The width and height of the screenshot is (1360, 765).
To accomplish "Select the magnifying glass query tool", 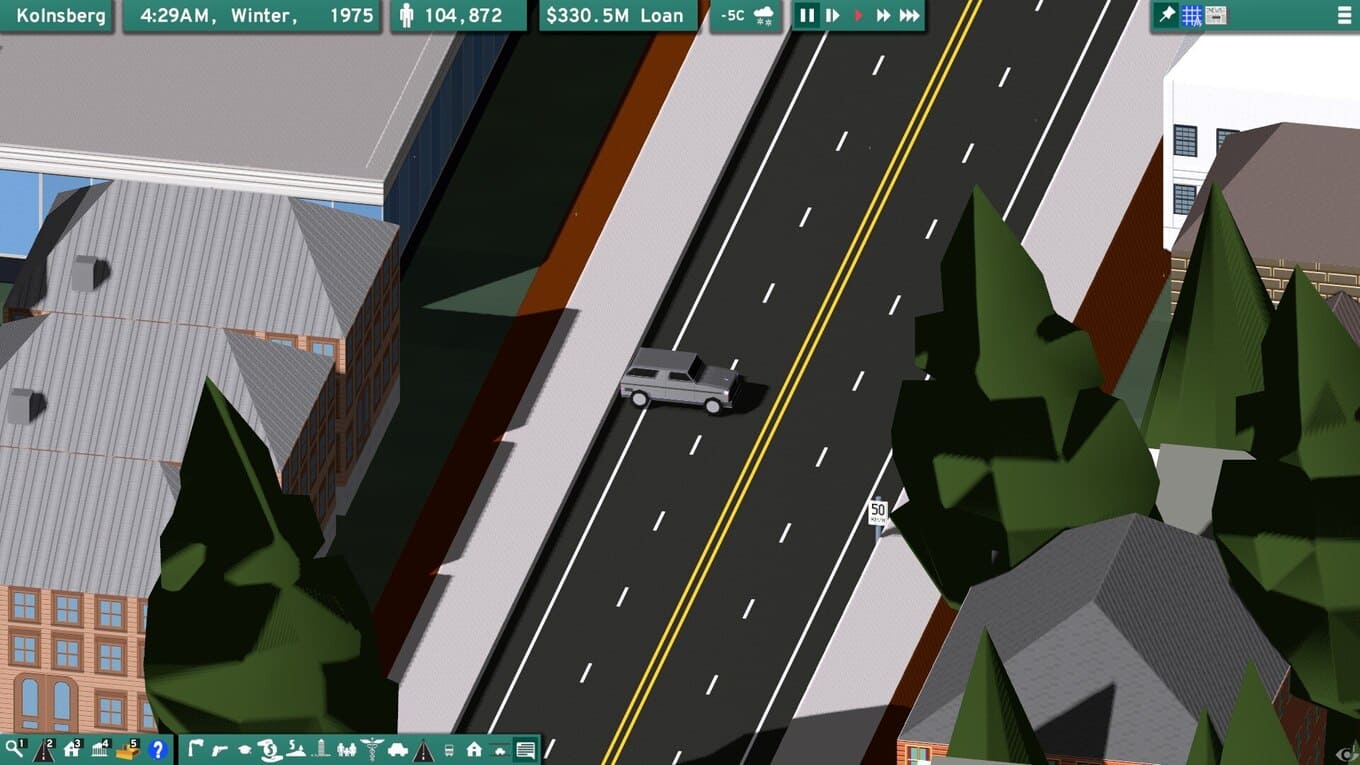I will pos(14,749).
